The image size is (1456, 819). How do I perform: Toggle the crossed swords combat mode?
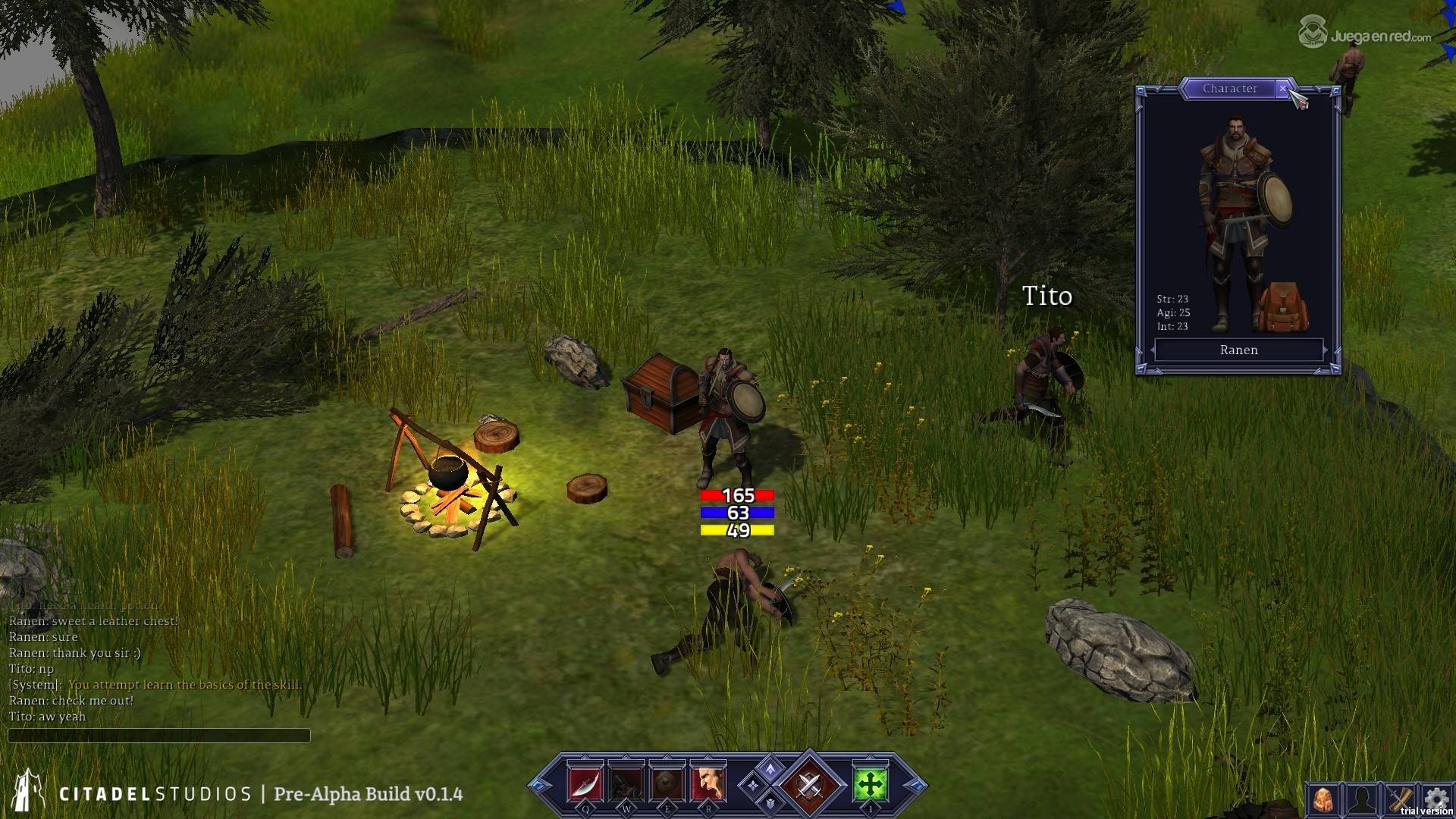click(x=809, y=784)
